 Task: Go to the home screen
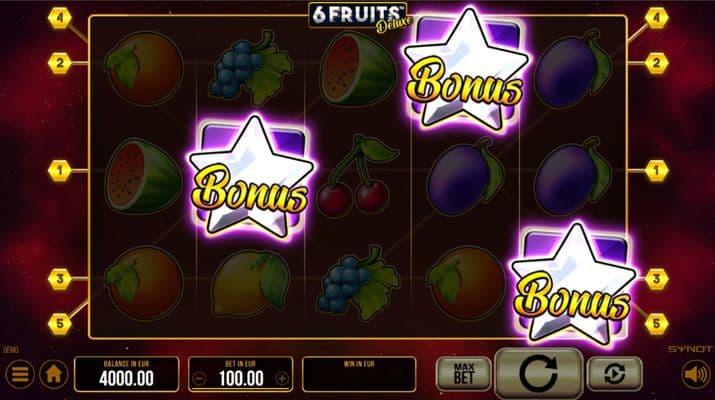tap(53, 375)
